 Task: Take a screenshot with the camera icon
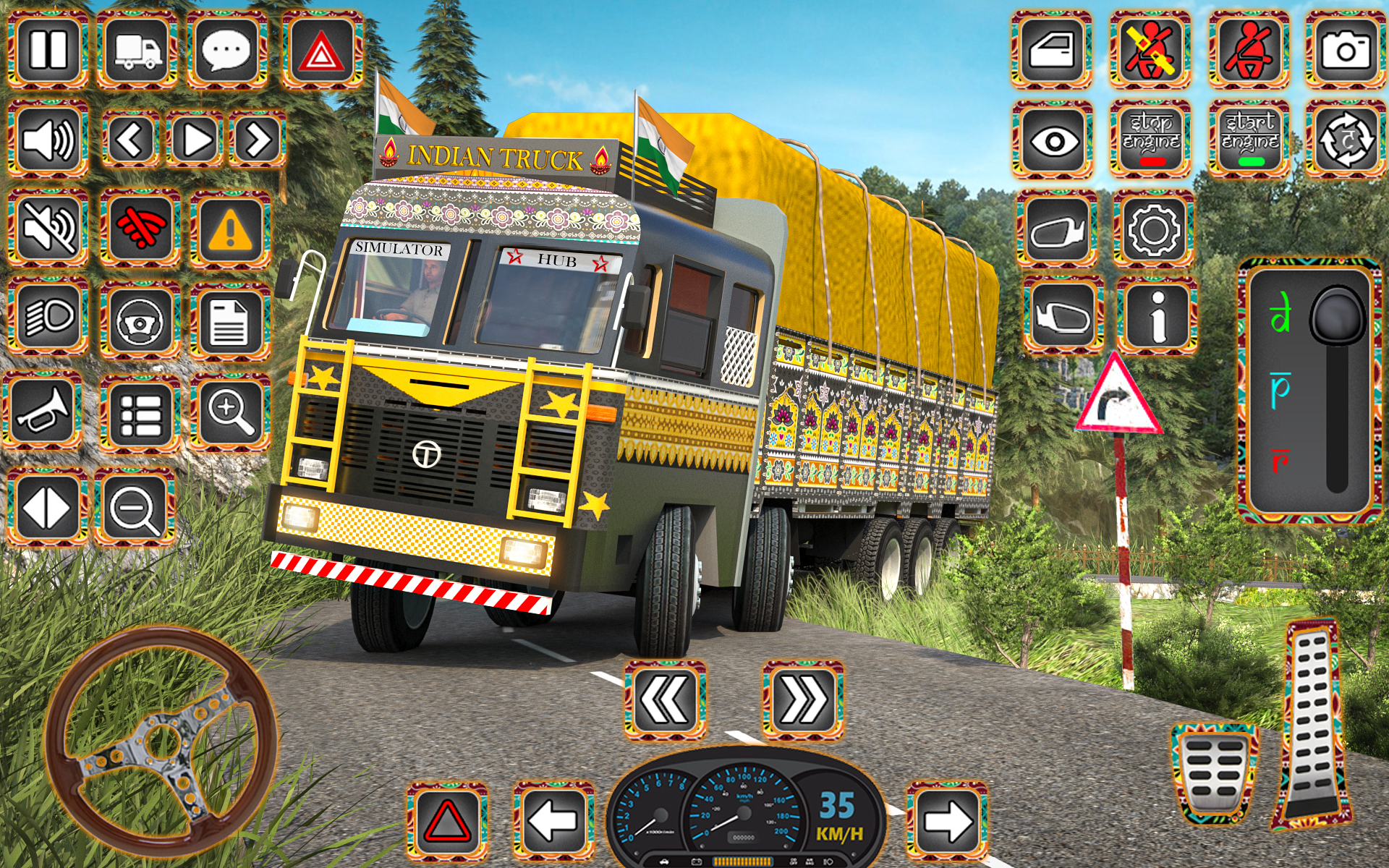[1342, 51]
